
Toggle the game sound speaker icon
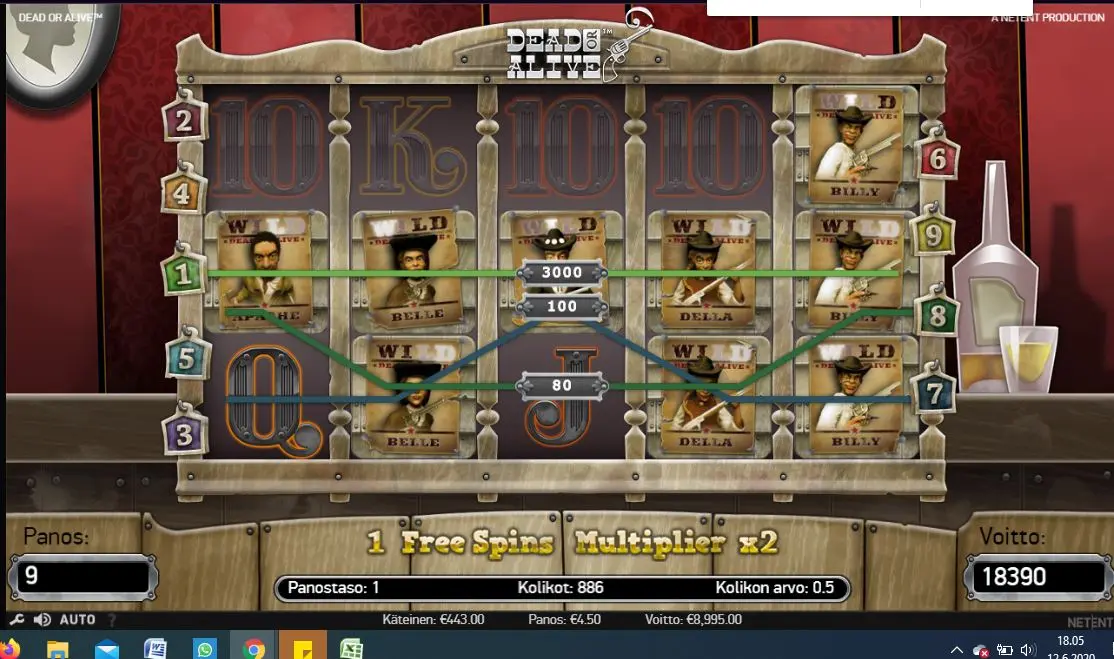pos(42,620)
